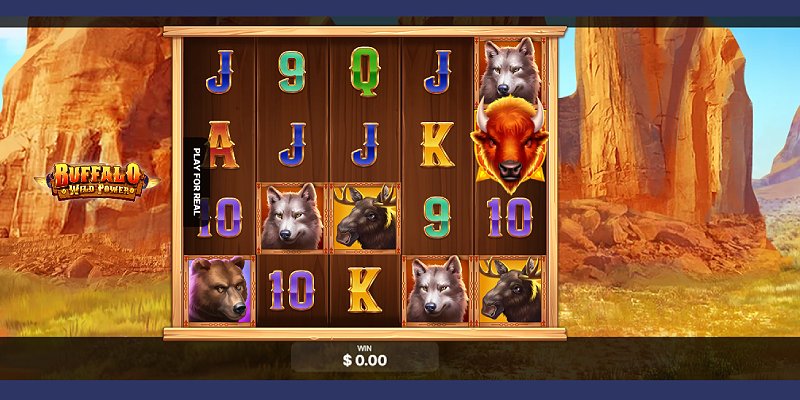The height and width of the screenshot is (400, 800).
Task: Click the Play For Real tab
Action: pos(196,181)
